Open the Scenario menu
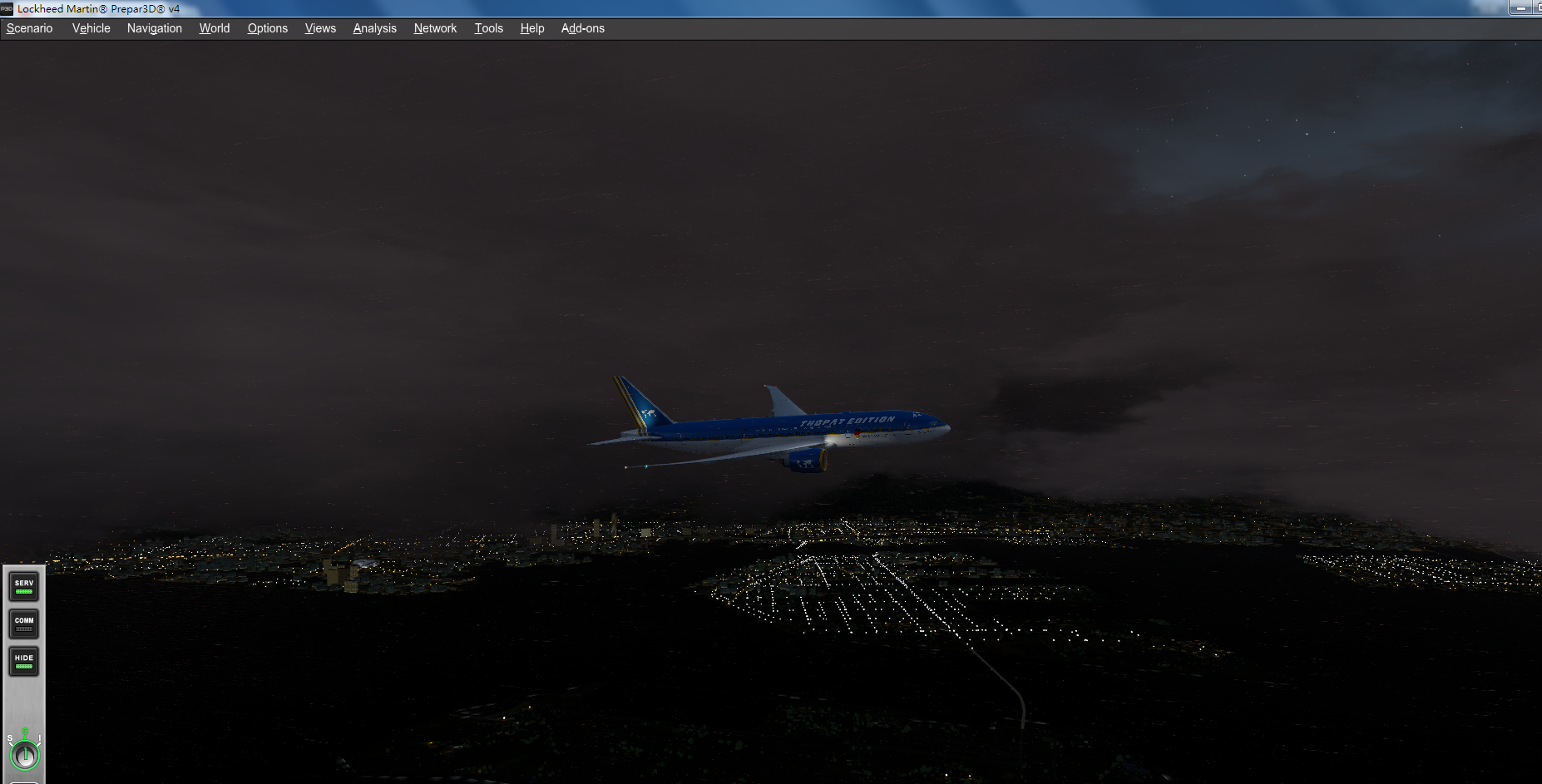Image resolution: width=1542 pixels, height=784 pixels. tap(29, 27)
